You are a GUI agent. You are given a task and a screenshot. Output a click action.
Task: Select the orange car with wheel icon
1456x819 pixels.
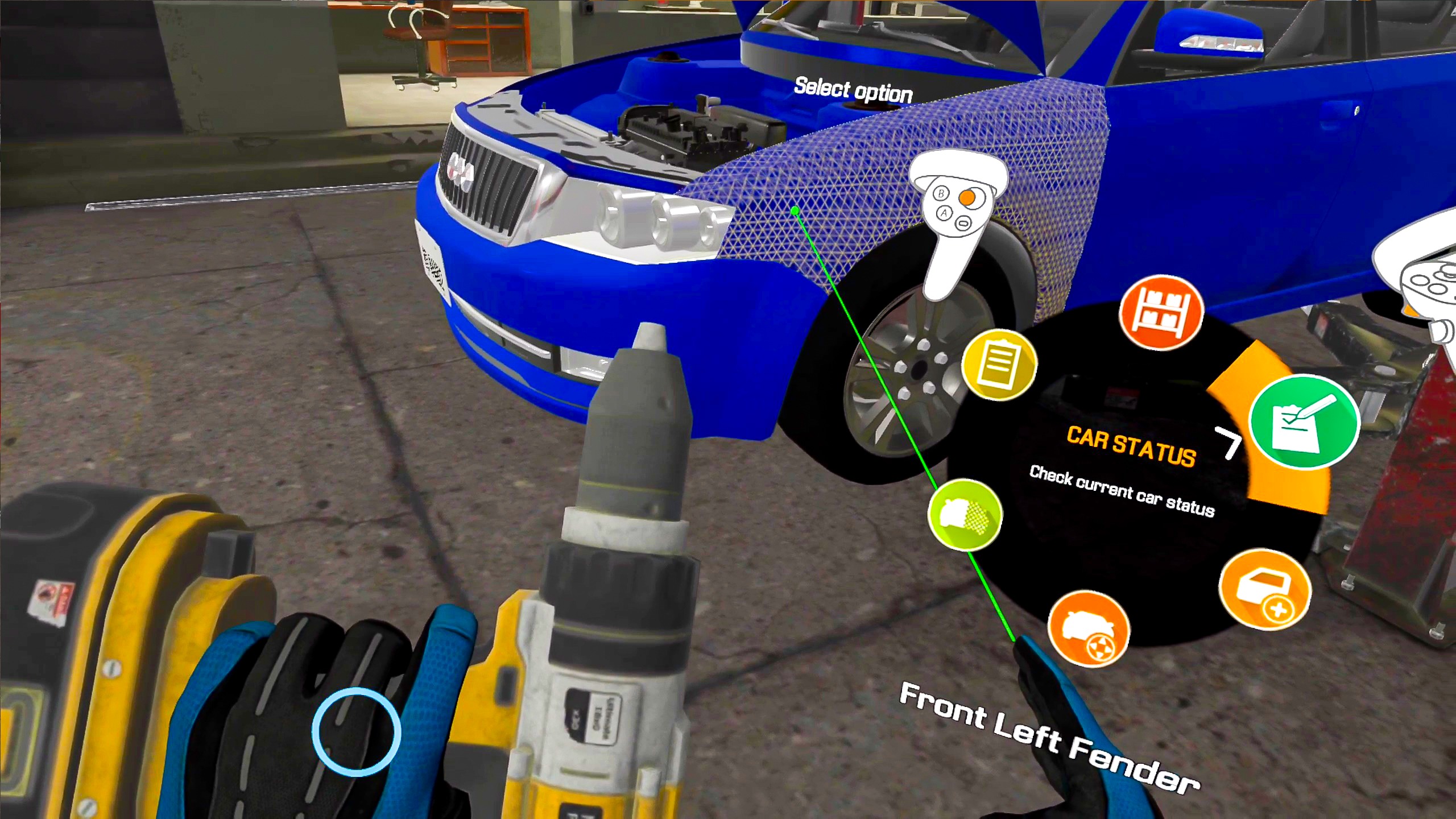click(1088, 628)
